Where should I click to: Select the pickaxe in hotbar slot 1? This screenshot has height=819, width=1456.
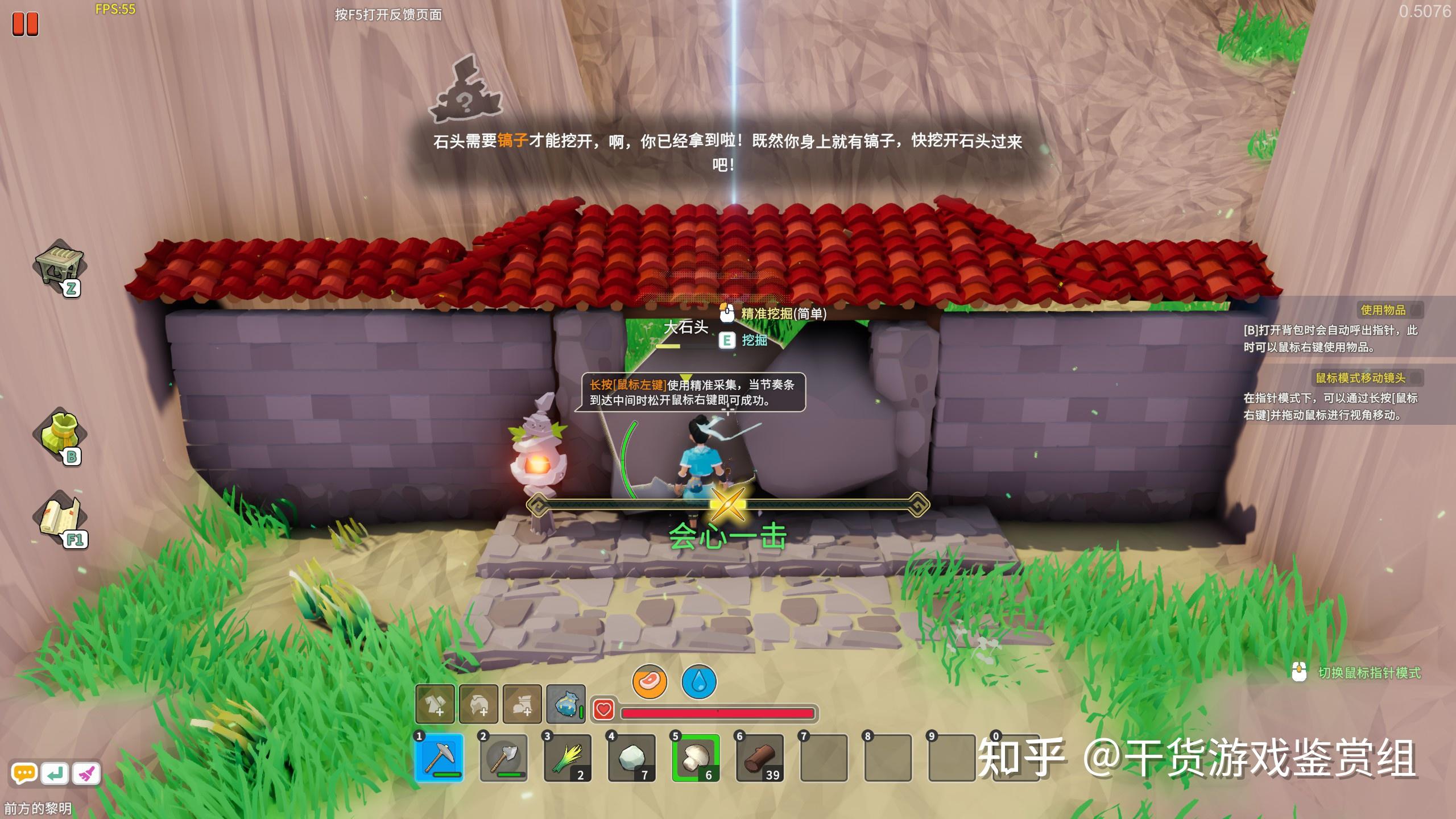439,758
